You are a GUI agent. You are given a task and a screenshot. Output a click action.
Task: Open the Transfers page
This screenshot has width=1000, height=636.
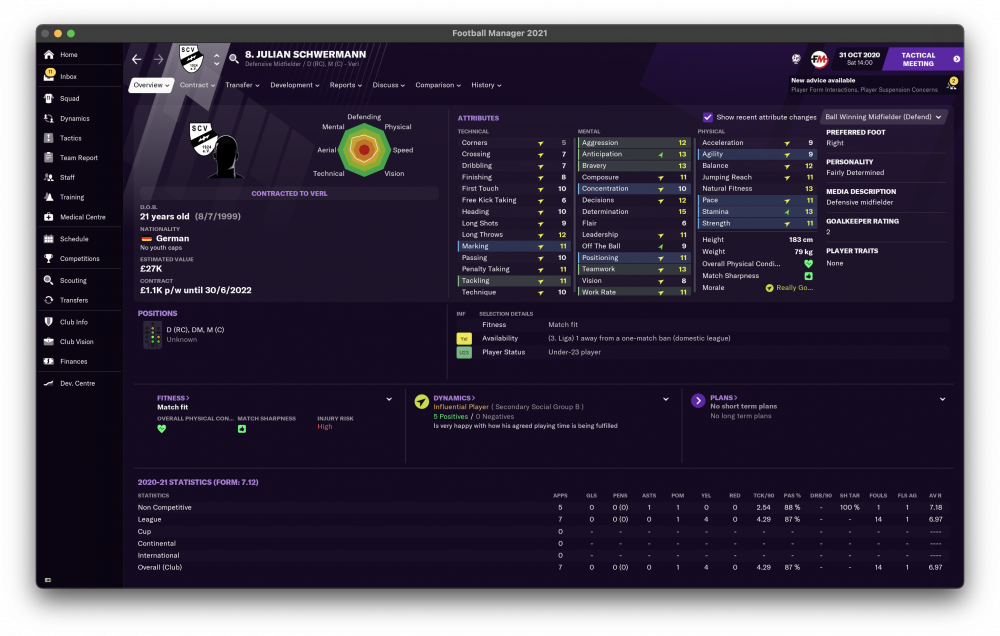(73, 300)
